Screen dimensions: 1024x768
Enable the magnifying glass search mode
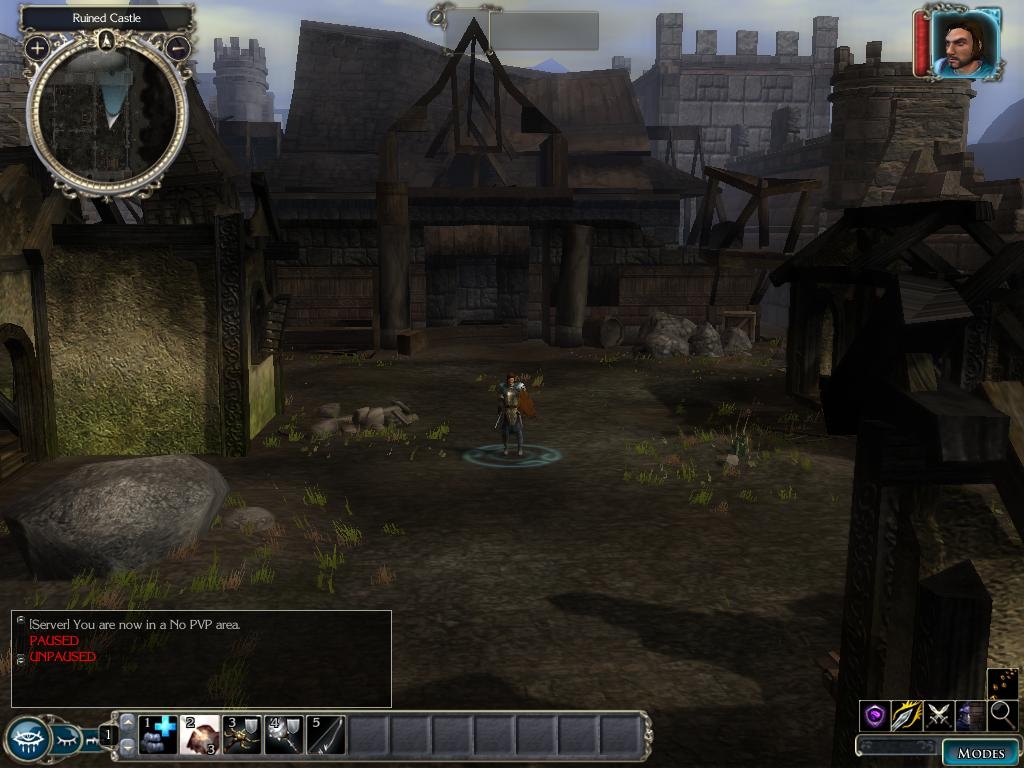point(1002,715)
